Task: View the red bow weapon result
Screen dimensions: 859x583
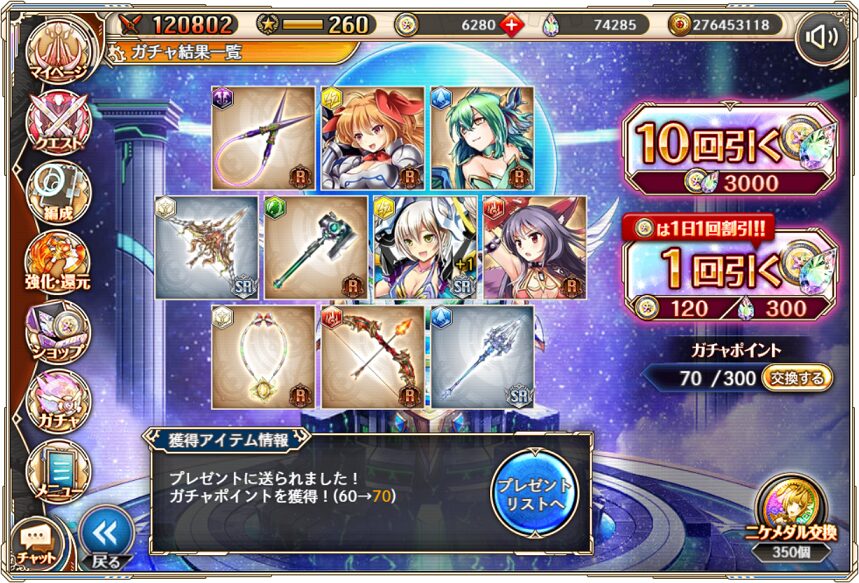Action: pyautogui.click(x=373, y=356)
